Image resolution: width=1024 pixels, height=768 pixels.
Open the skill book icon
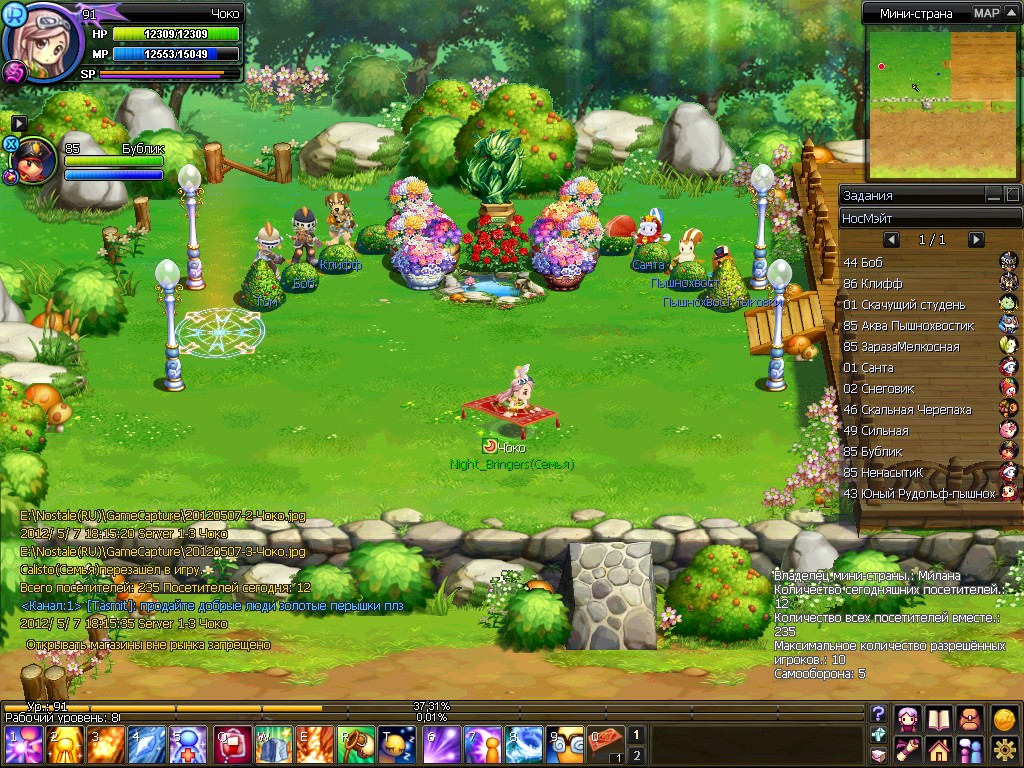click(x=938, y=719)
